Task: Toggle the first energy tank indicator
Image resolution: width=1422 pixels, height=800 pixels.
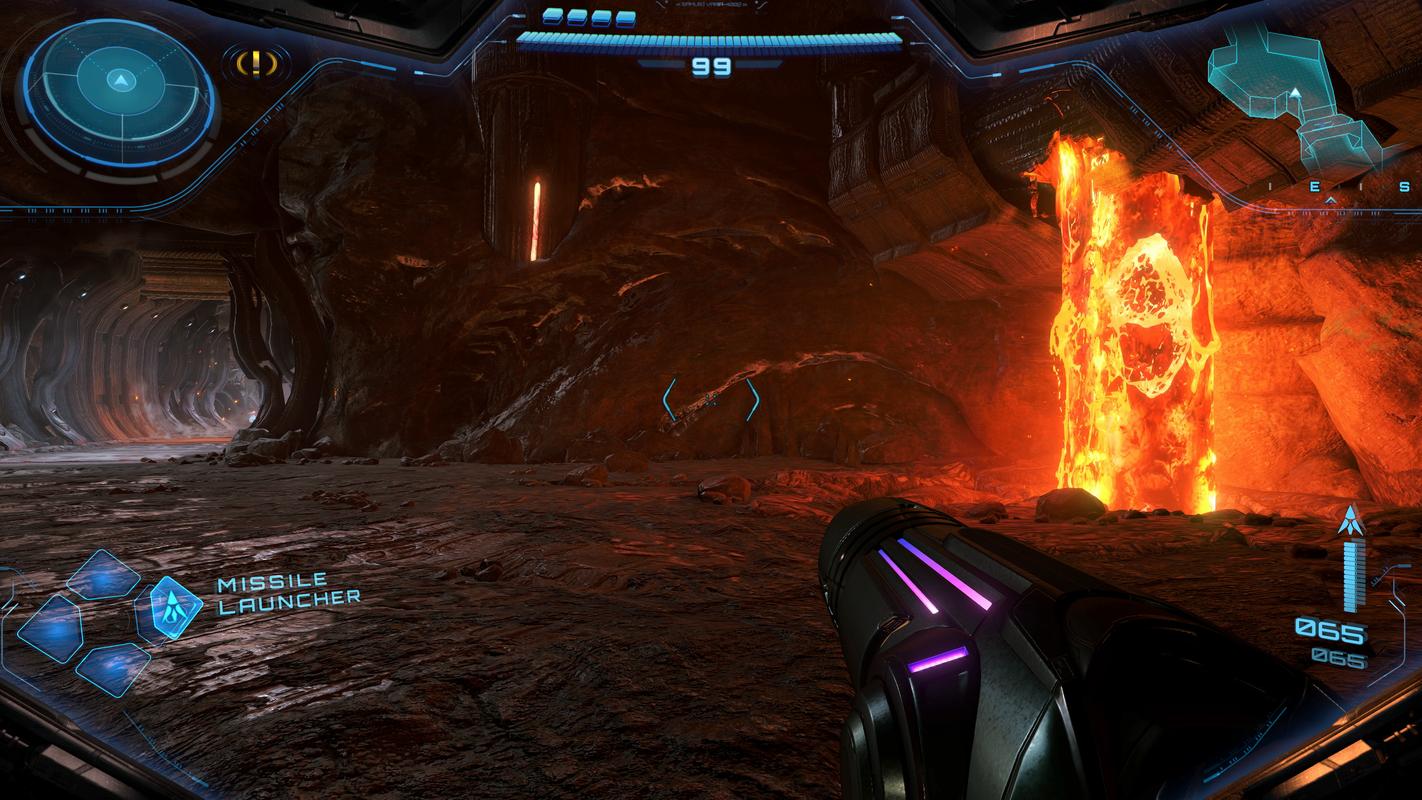Action: [553, 15]
